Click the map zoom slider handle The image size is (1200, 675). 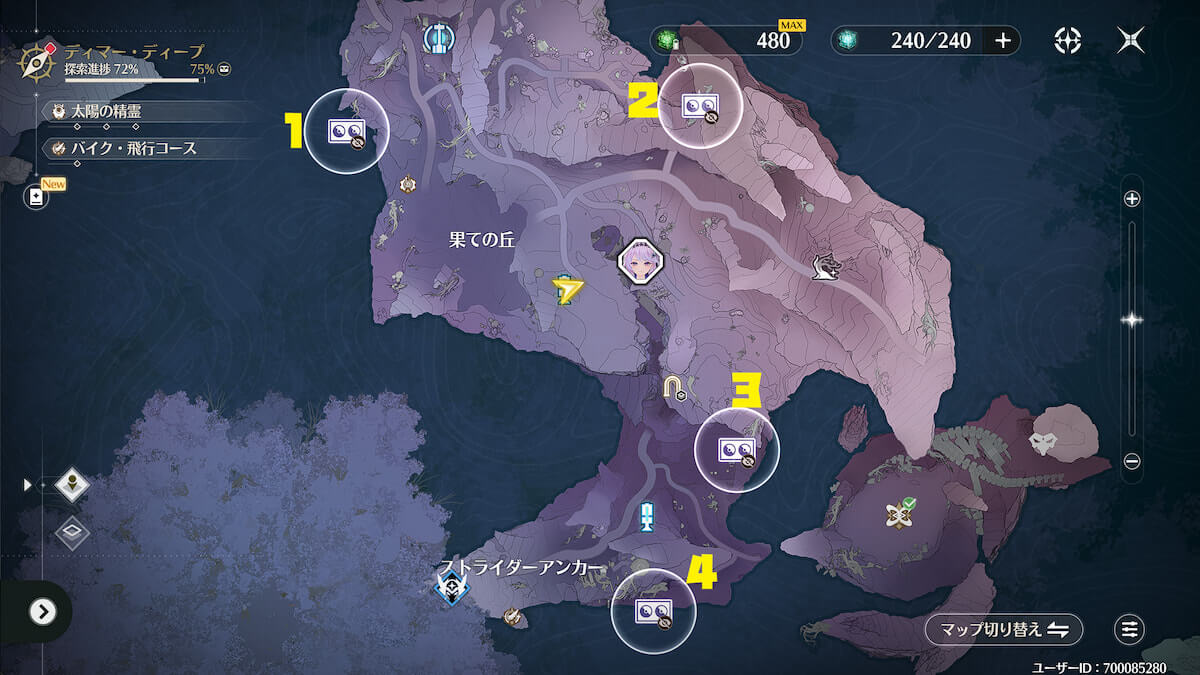click(x=1132, y=320)
